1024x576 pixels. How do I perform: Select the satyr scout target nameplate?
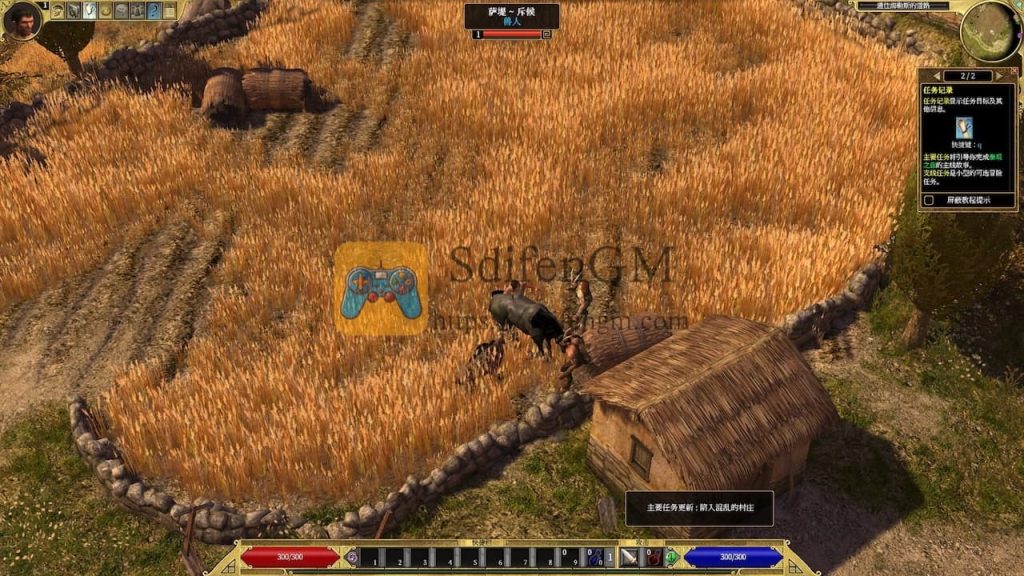[x=511, y=15]
